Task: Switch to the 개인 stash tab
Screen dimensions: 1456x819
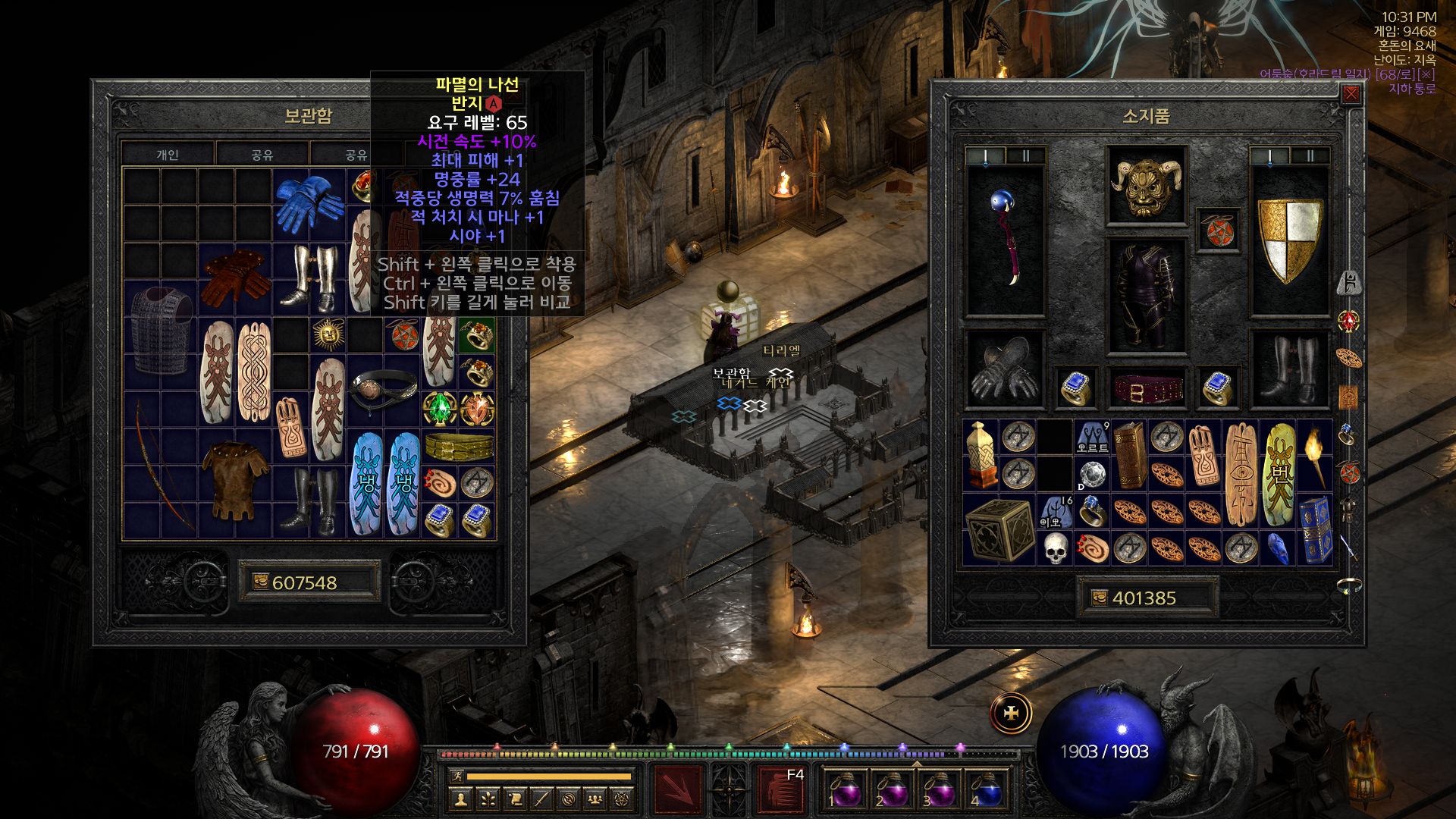Action: [x=168, y=155]
